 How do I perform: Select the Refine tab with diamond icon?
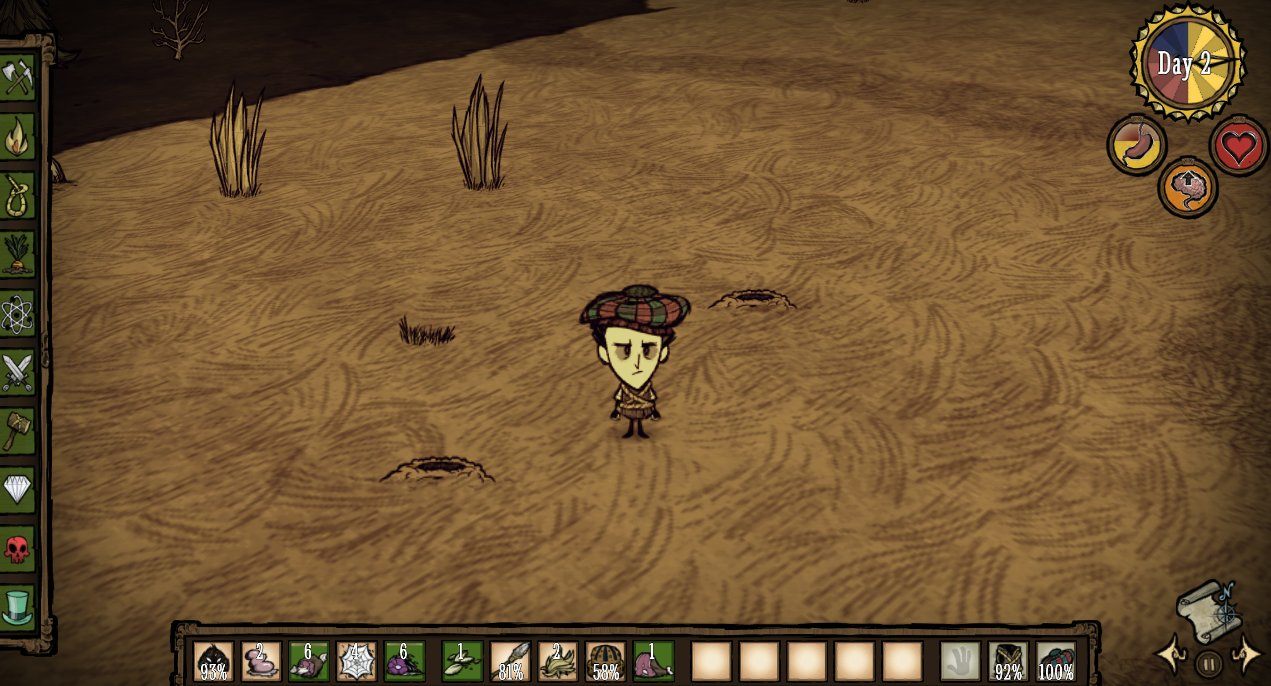pos(18,489)
